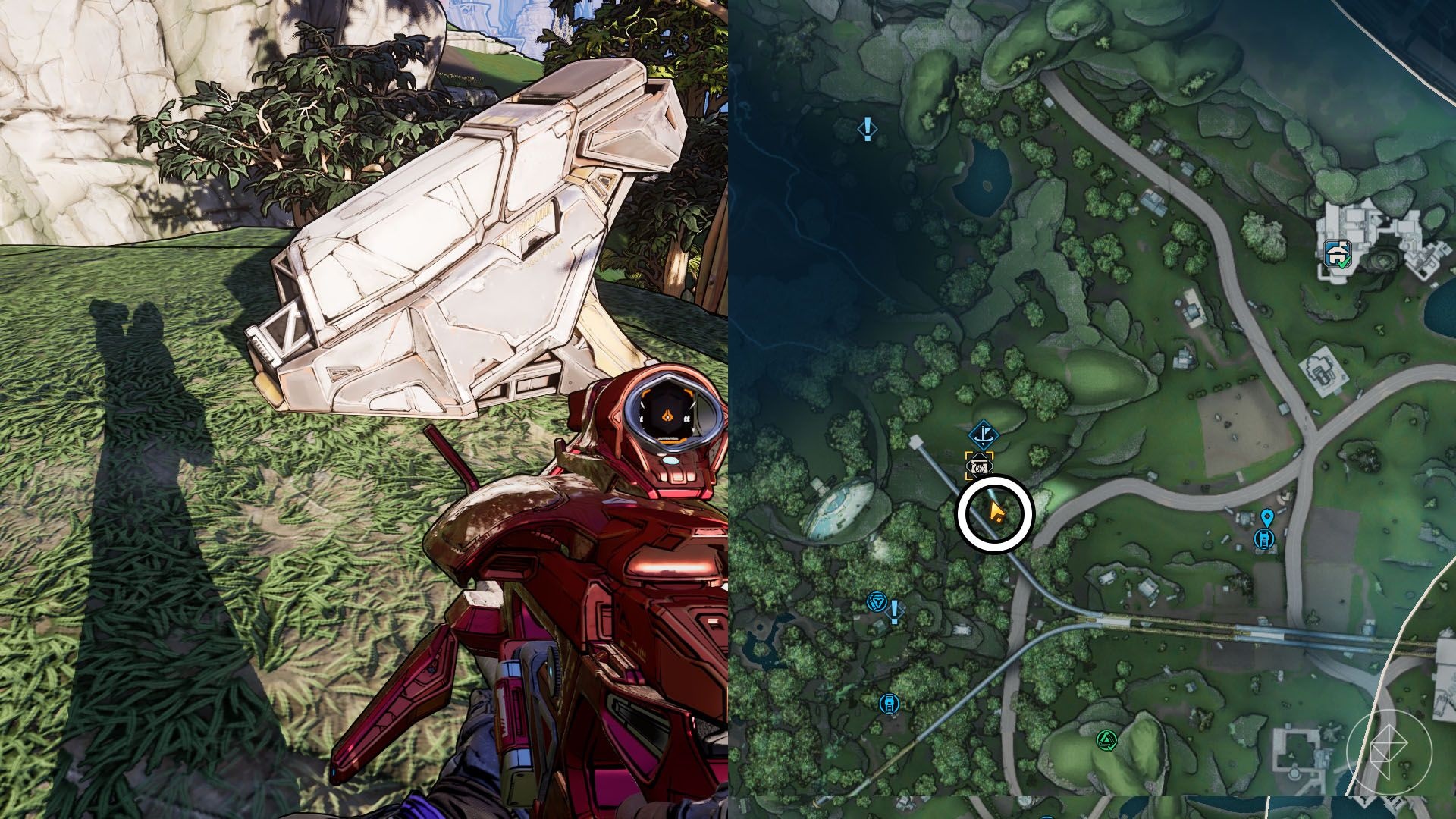This screenshot has height=819, width=1456.
Task: Click the diamond flag marker on the map
Action: click(x=984, y=435)
